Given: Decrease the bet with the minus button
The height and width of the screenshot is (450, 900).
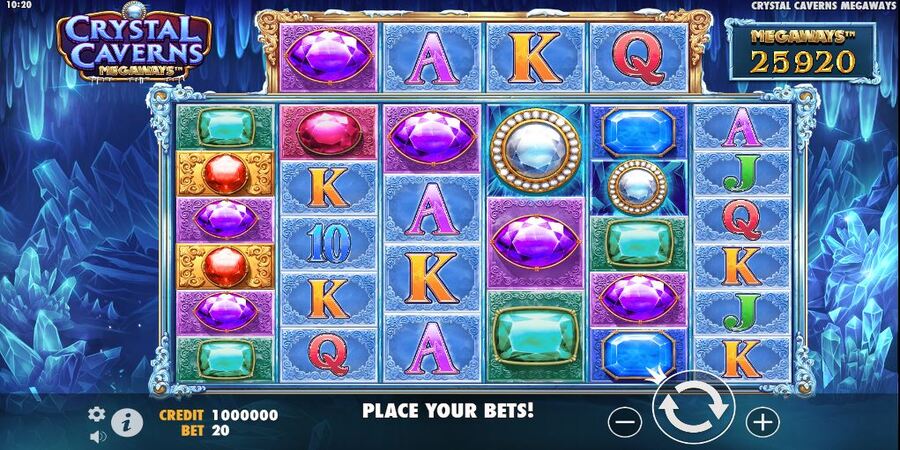Looking at the screenshot, I should pos(624,422).
